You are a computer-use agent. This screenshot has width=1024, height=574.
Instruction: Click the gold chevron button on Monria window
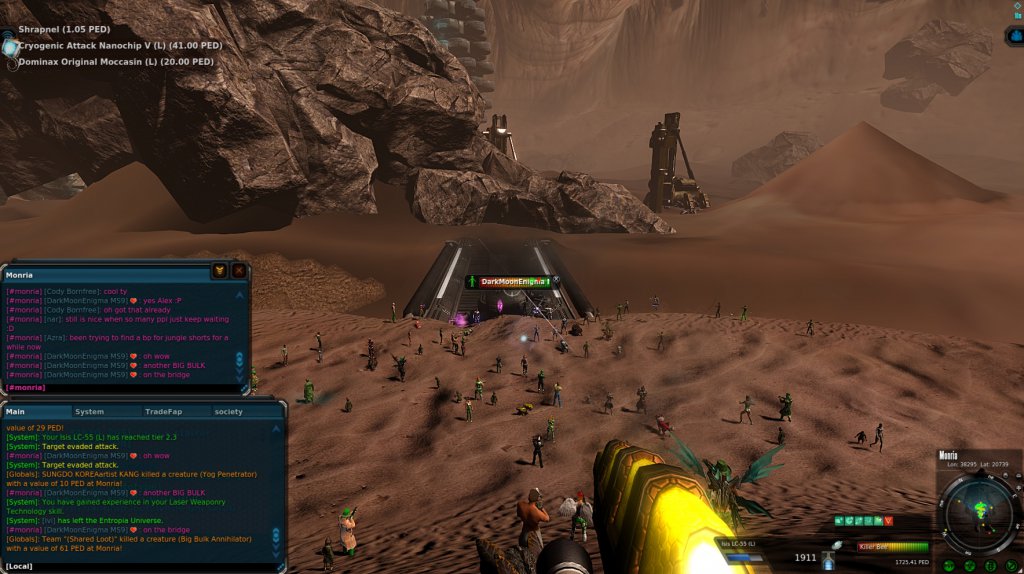tap(220, 271)
